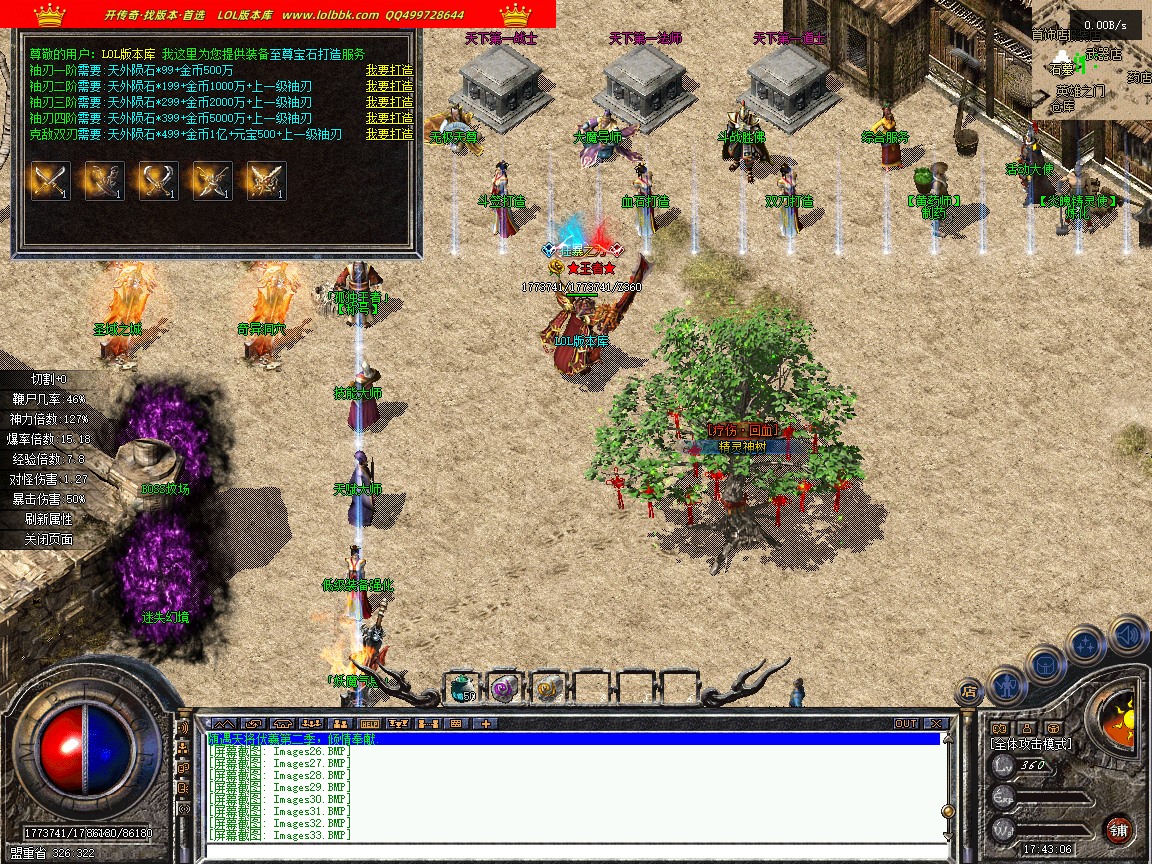Select 我要打造 for 袖刃三阶
The width and height of the screenshot is (1152, 864).
pyautogui.click(x=389, y=102)
